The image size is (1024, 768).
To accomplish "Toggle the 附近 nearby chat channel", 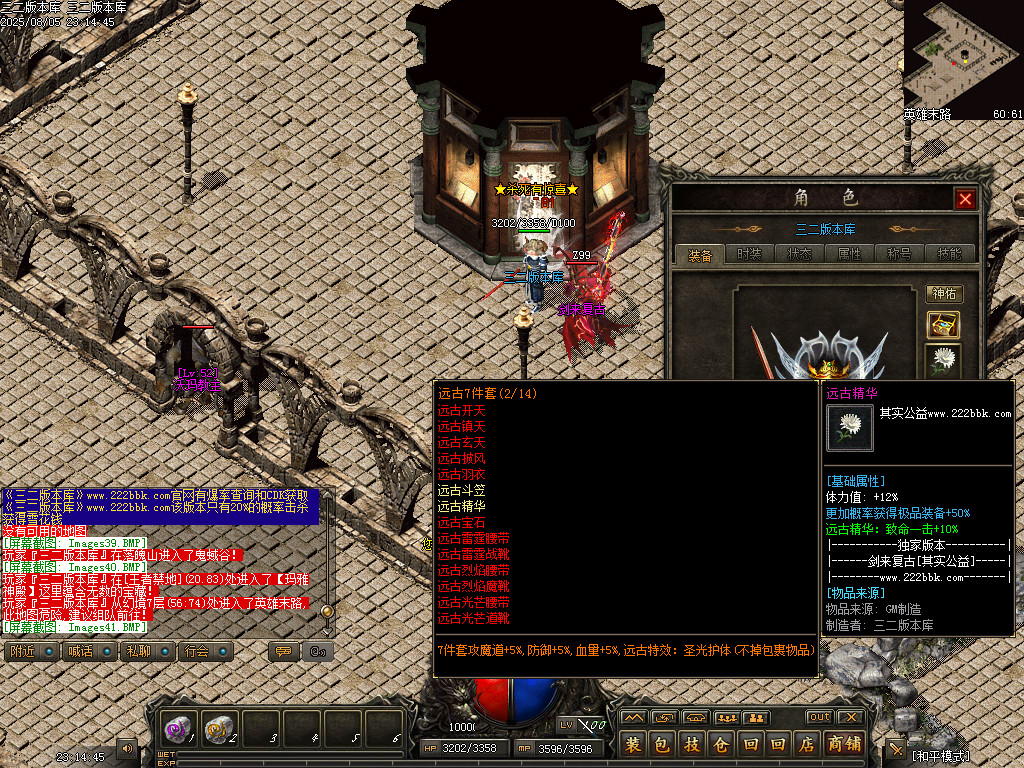I will [29, 651].
